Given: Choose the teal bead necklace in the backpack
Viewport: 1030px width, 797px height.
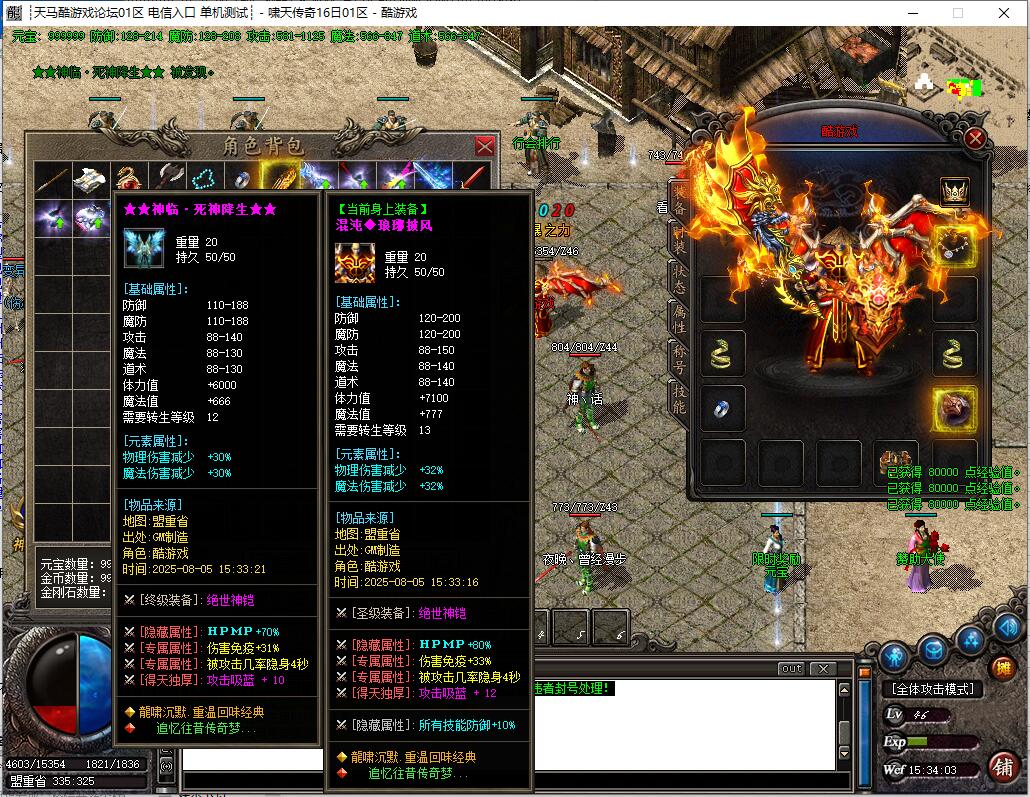Looking at the screenshot, I should 205,180.
